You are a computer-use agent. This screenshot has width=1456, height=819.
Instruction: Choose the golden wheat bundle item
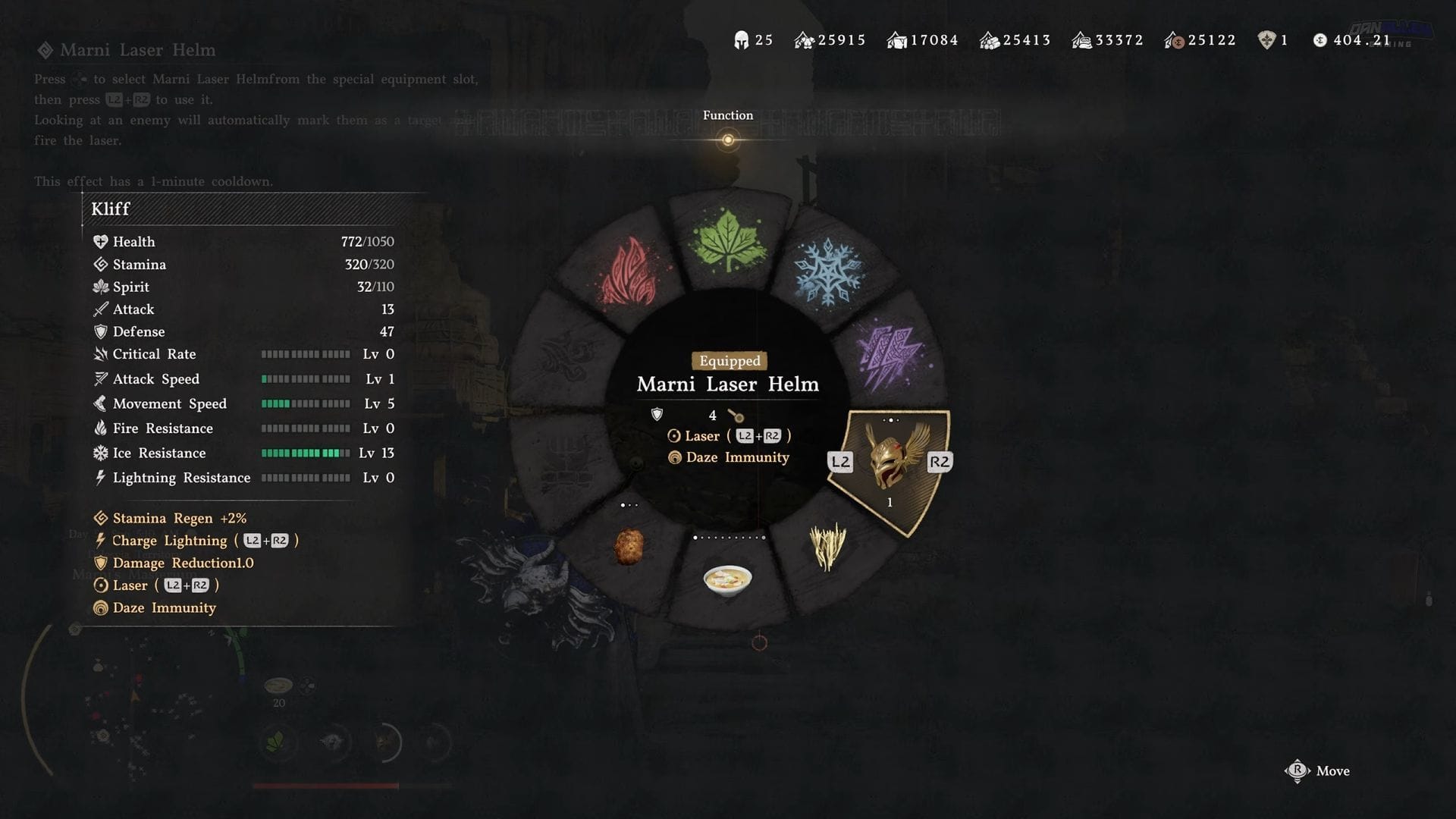827,546
